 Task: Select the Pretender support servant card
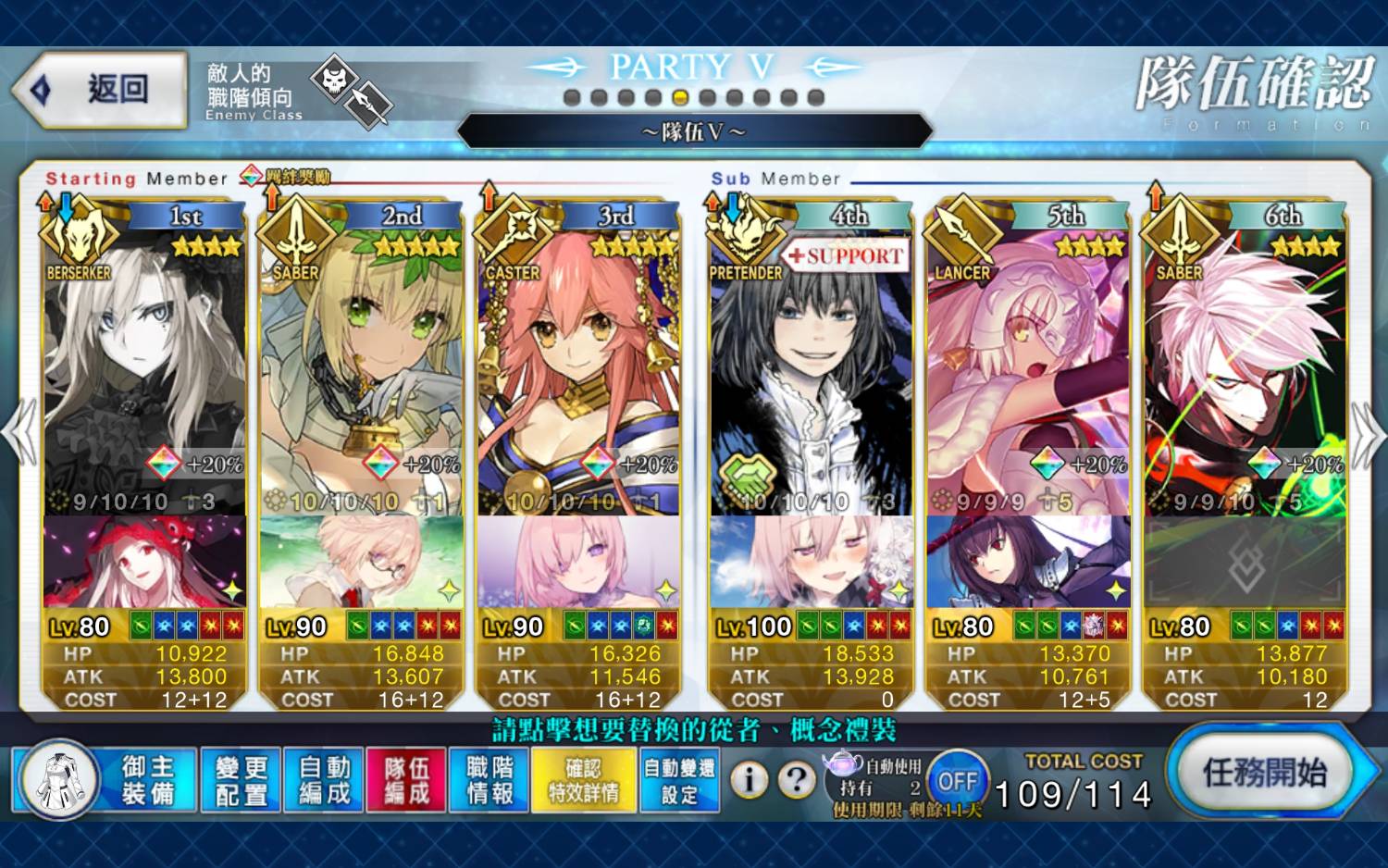811,370
